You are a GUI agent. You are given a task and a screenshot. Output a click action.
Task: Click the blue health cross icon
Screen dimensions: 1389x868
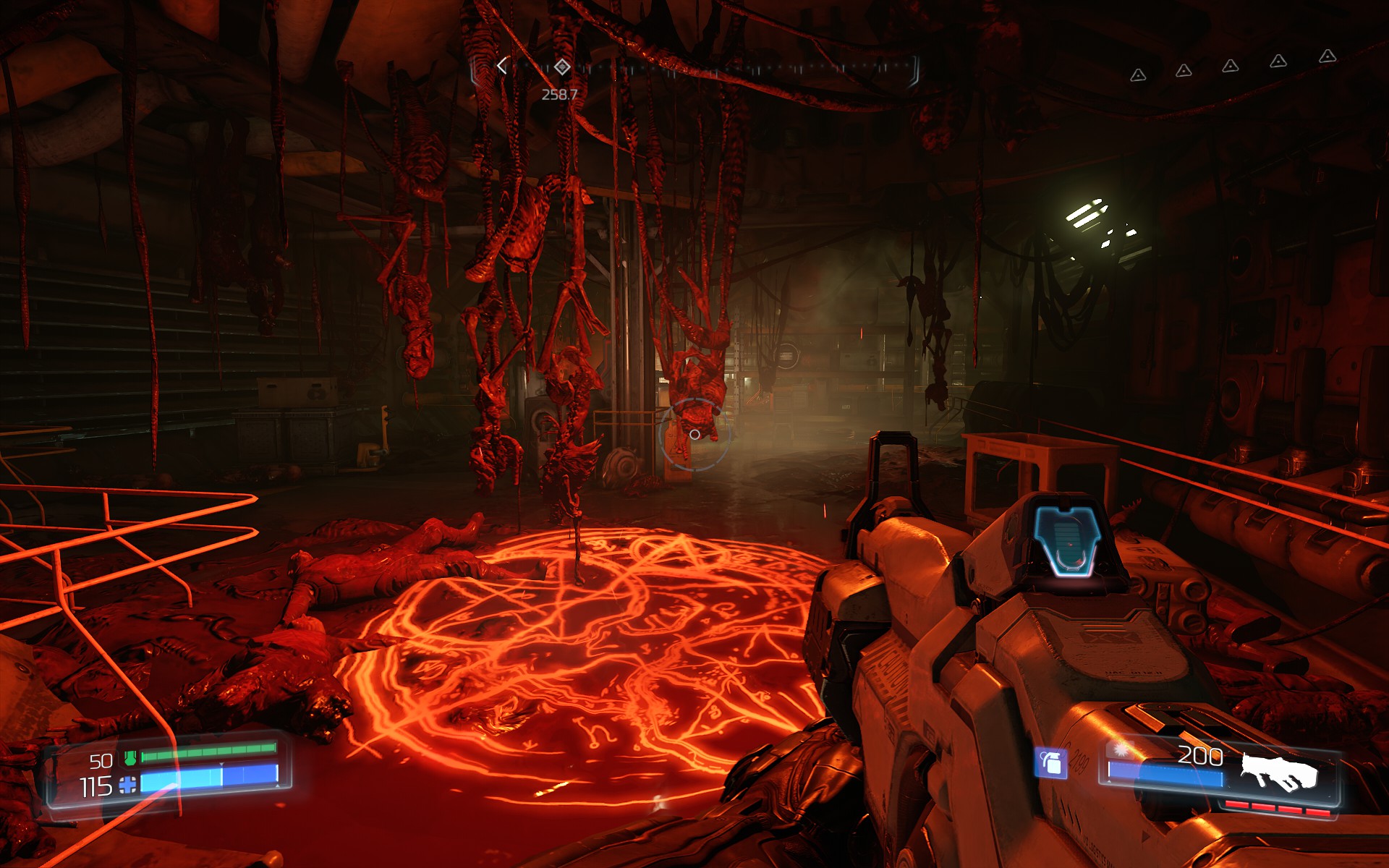(x=128, y=785)
